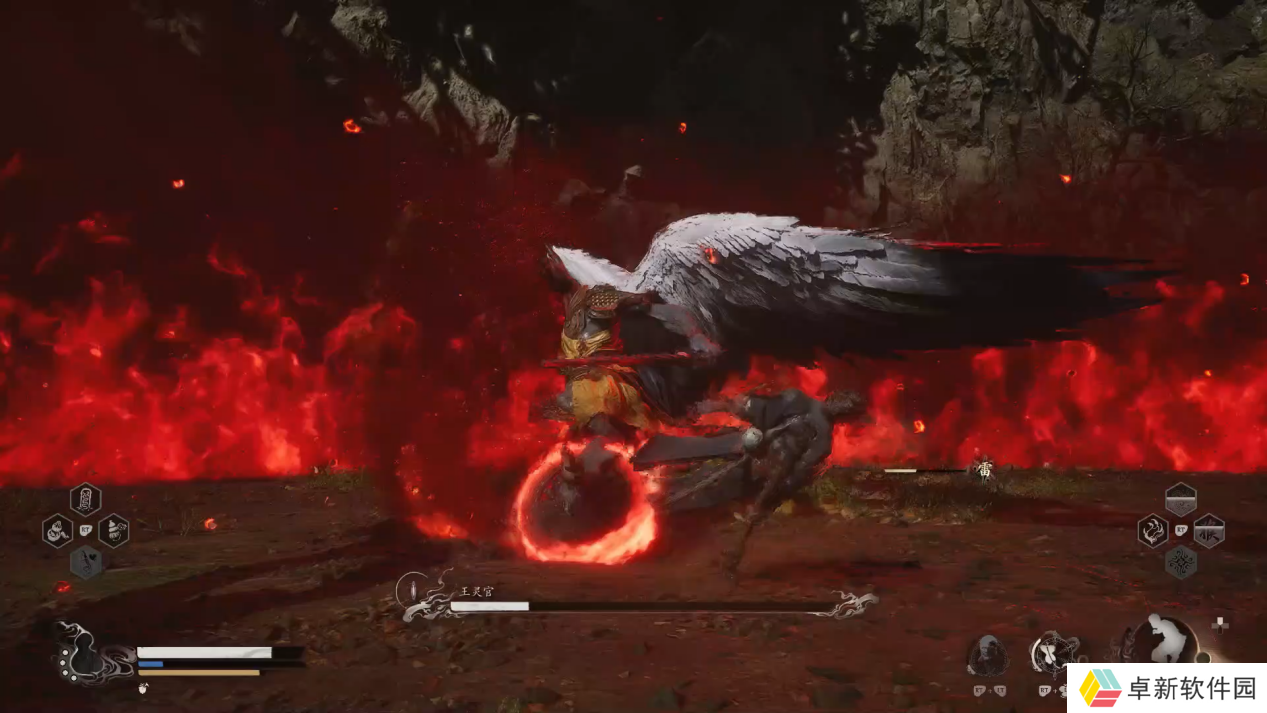Click the crouching monkey stance gauge
This screenshot has width=1267, height=713.
1166,639
